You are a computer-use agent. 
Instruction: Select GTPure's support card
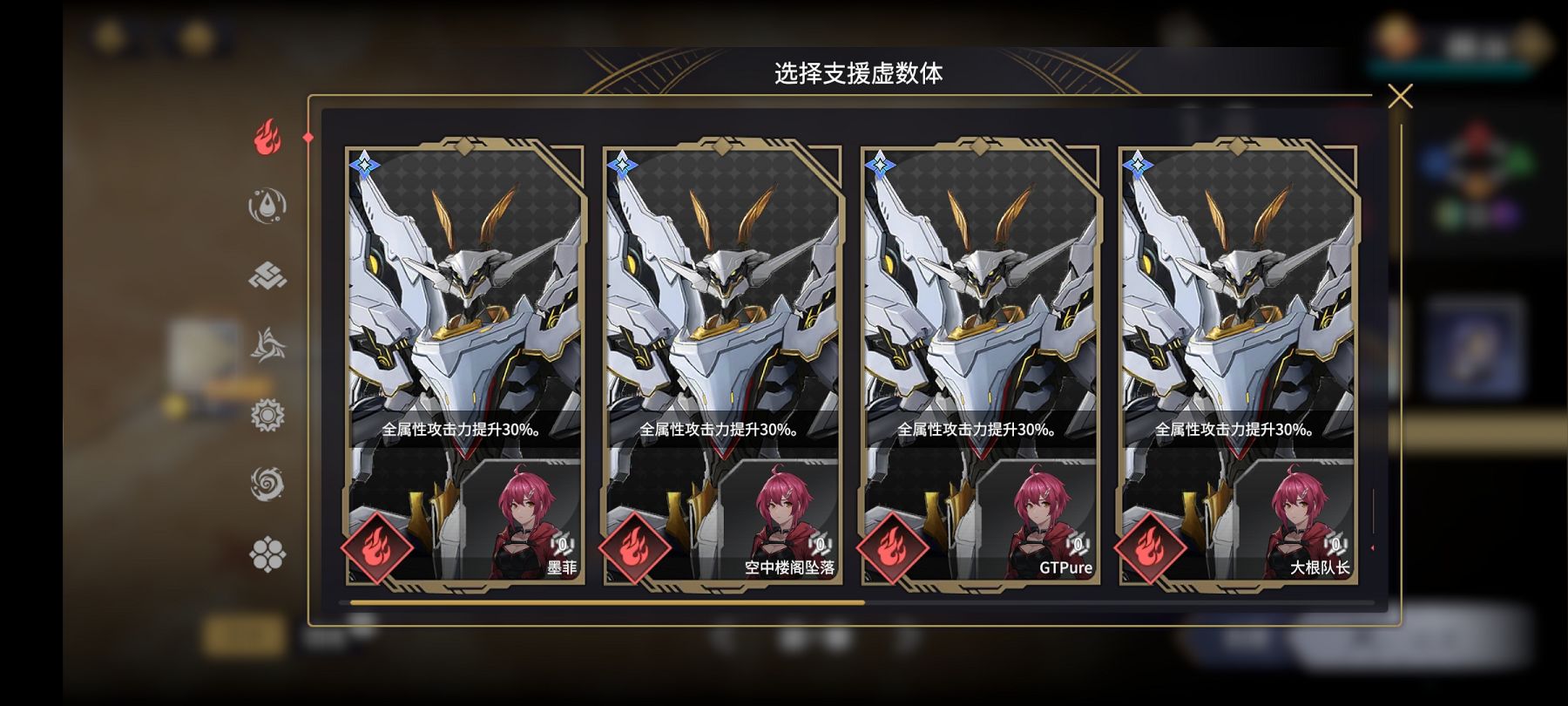[980, 362]
